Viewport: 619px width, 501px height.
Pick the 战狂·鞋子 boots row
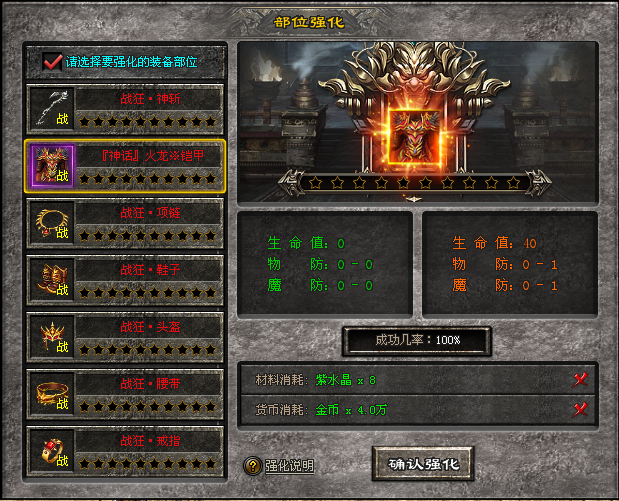(x=124, y=280)
